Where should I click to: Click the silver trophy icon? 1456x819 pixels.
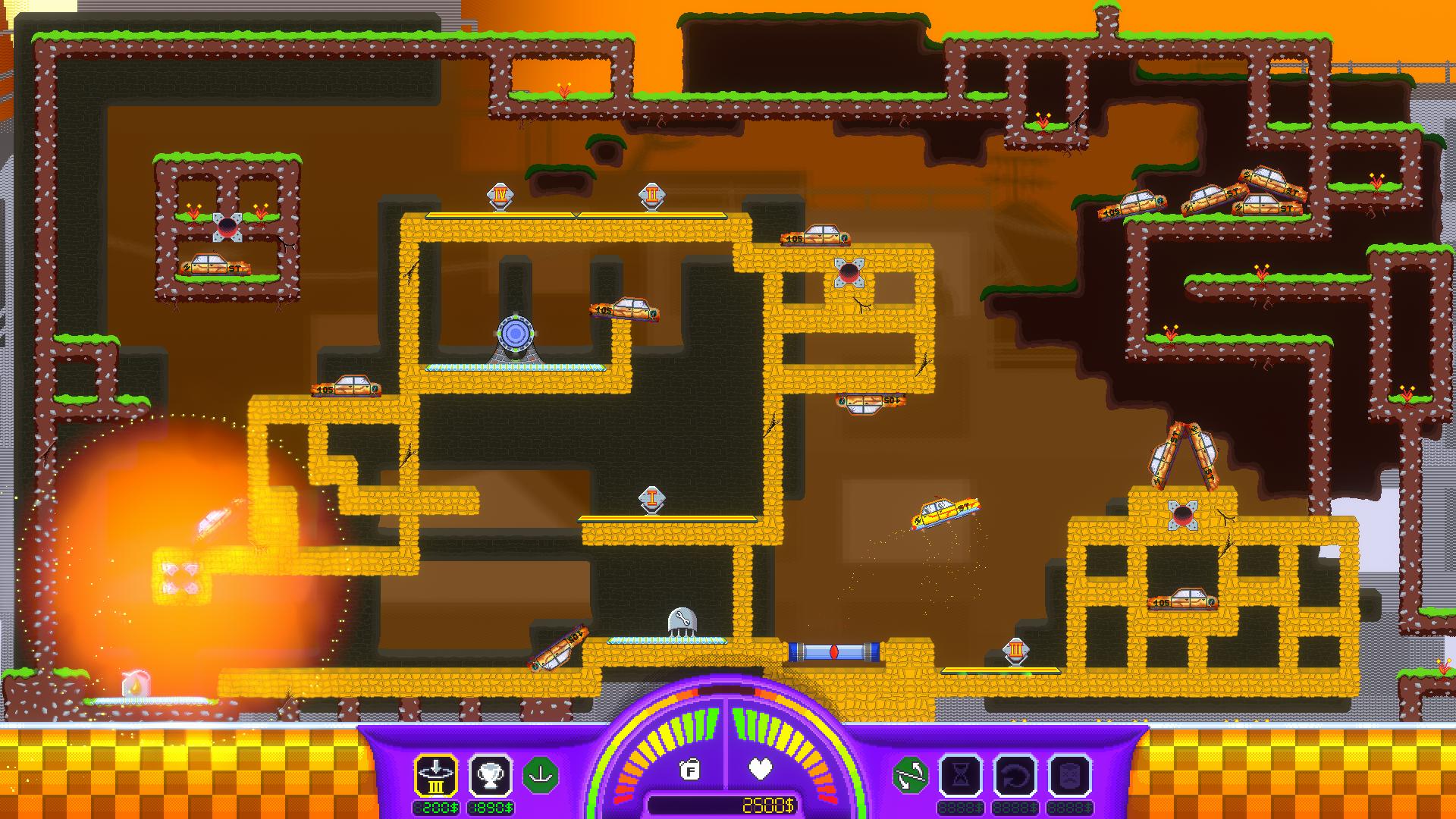491,776
